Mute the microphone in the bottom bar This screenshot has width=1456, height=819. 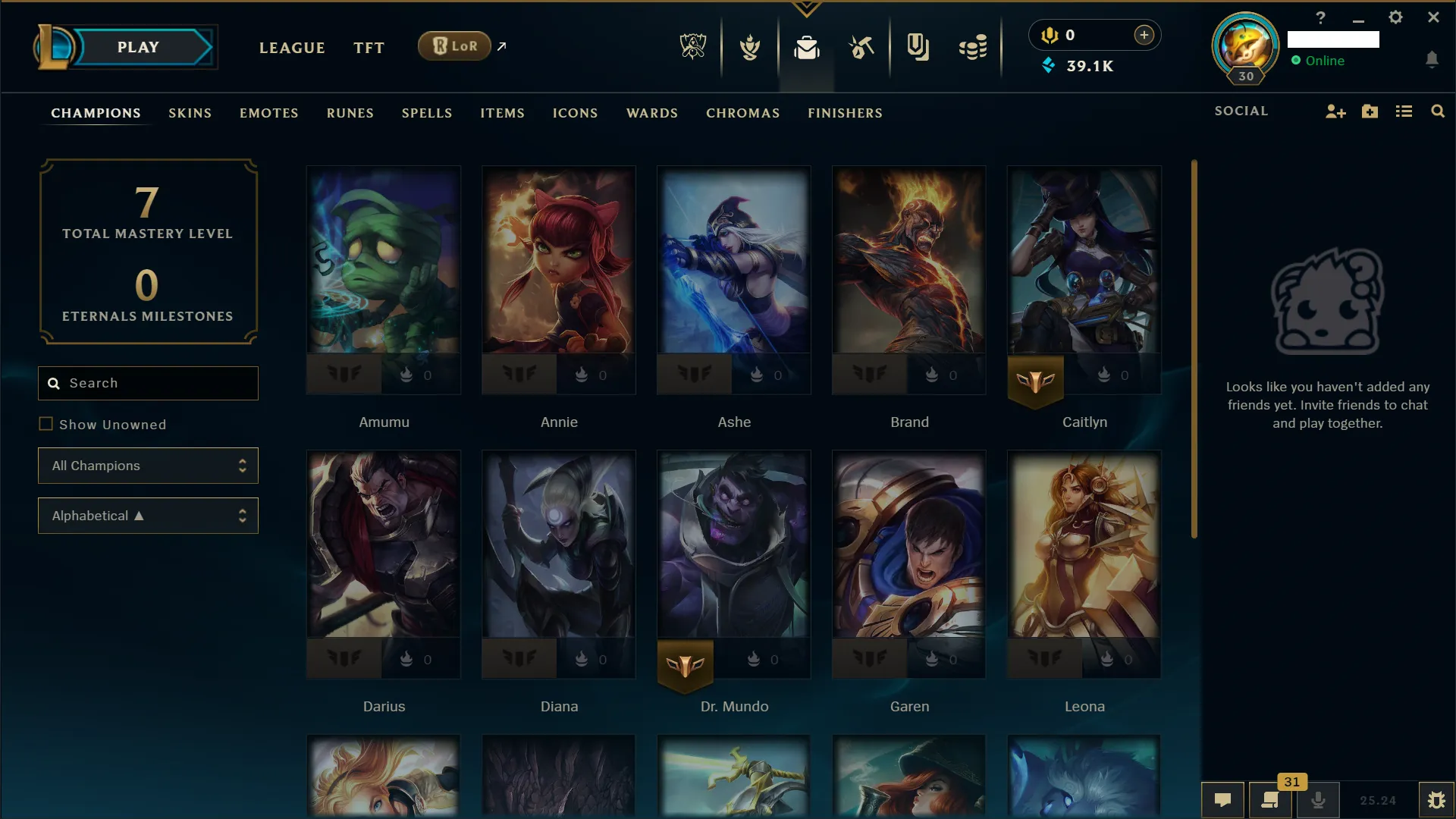point(1318,801)
